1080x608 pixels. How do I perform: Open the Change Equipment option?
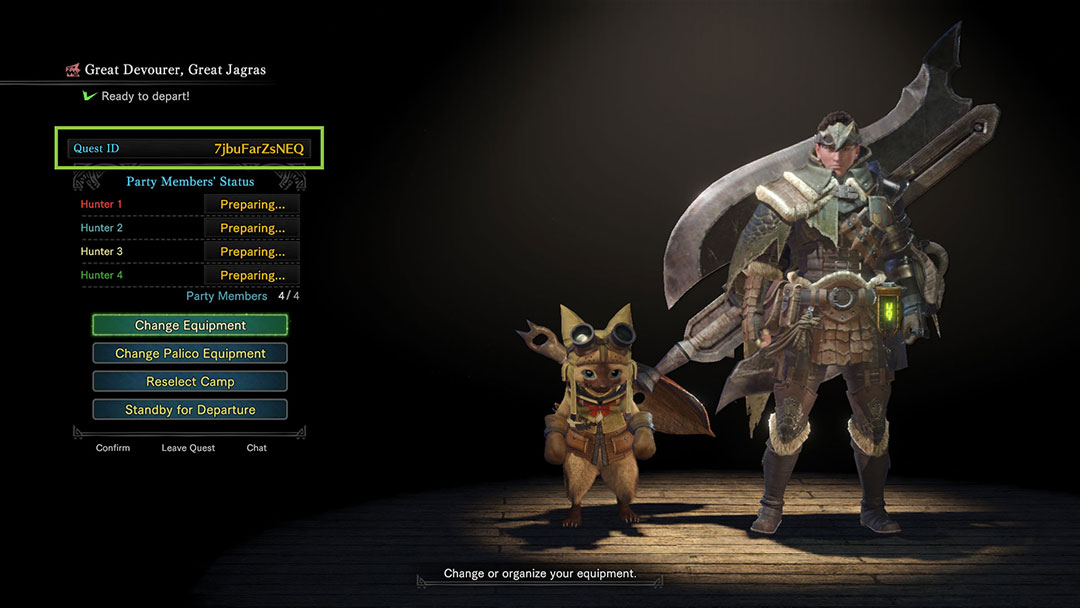click(x=190, y=325)
